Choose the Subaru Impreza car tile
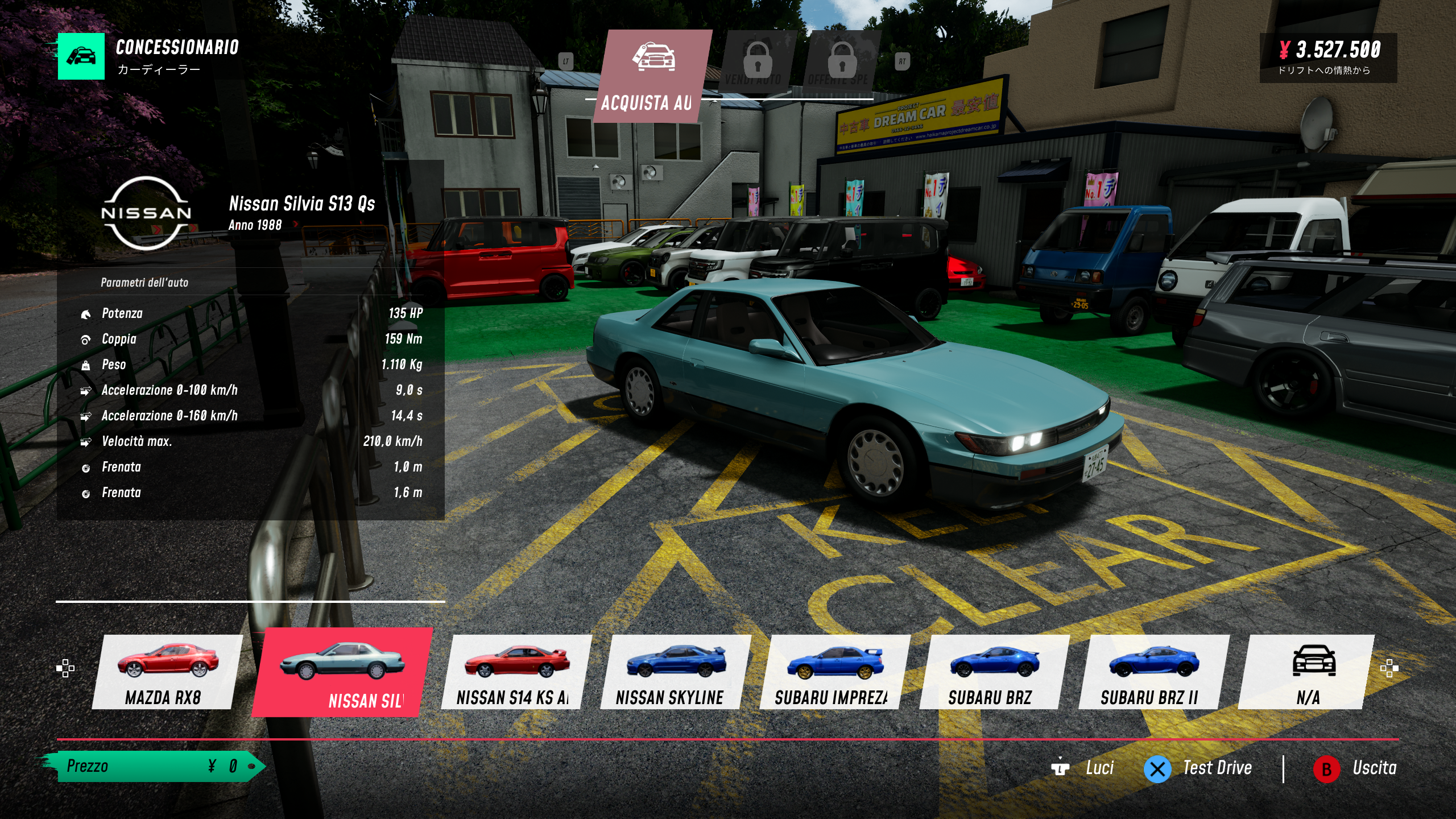The image size is (1456, 819). (833, 672)
